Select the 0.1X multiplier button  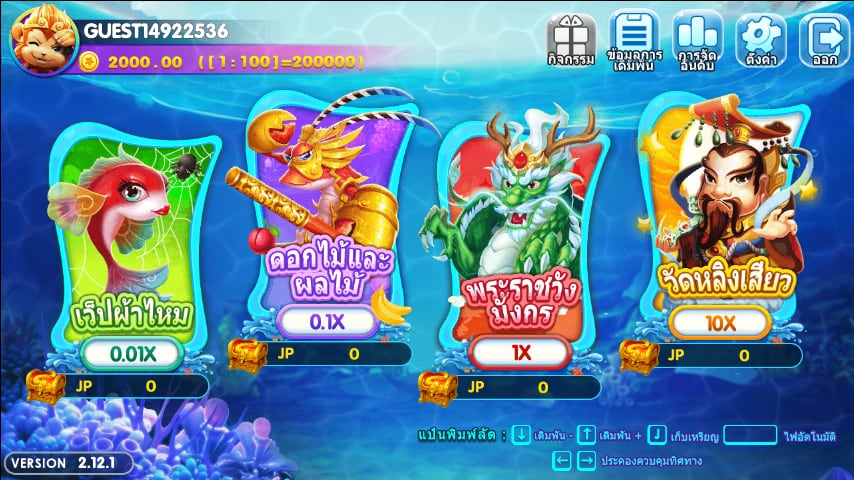click(326, 321)
